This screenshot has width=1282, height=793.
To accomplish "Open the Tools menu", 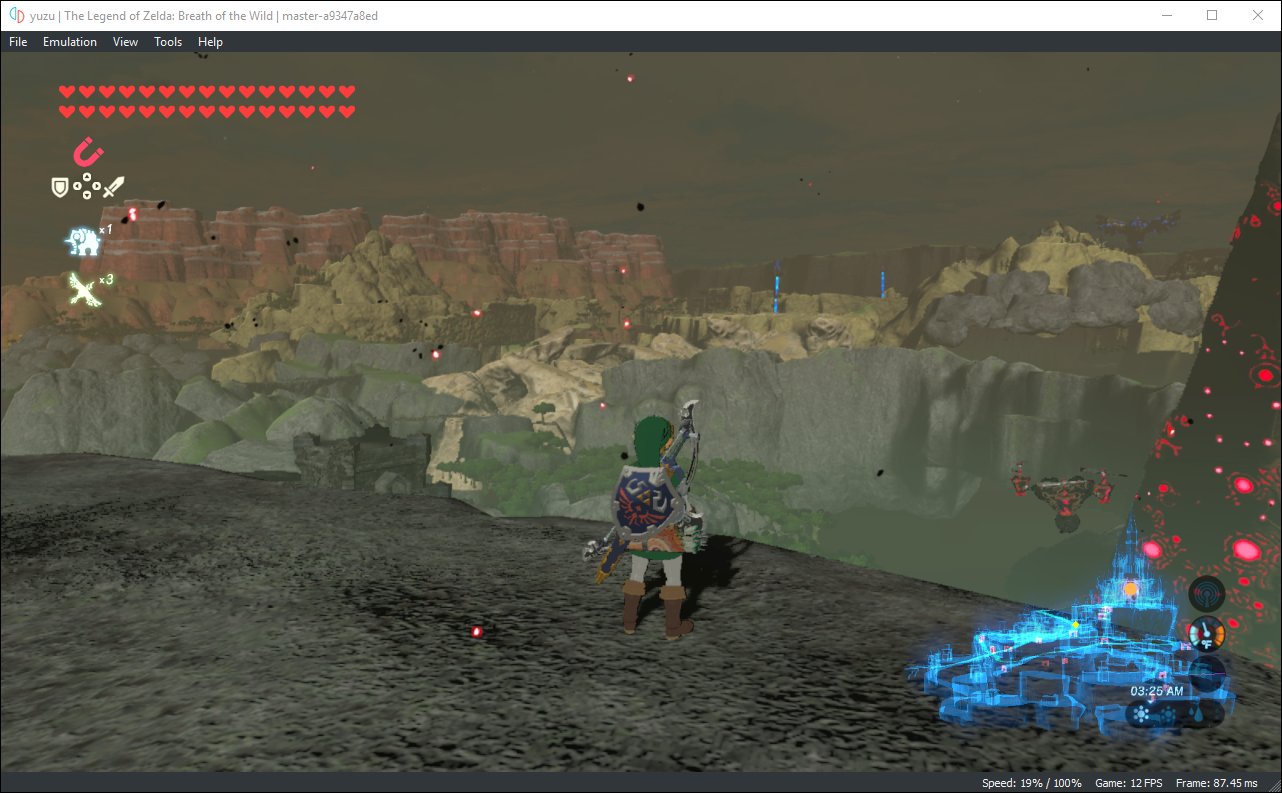I will (x=167, y=42).
